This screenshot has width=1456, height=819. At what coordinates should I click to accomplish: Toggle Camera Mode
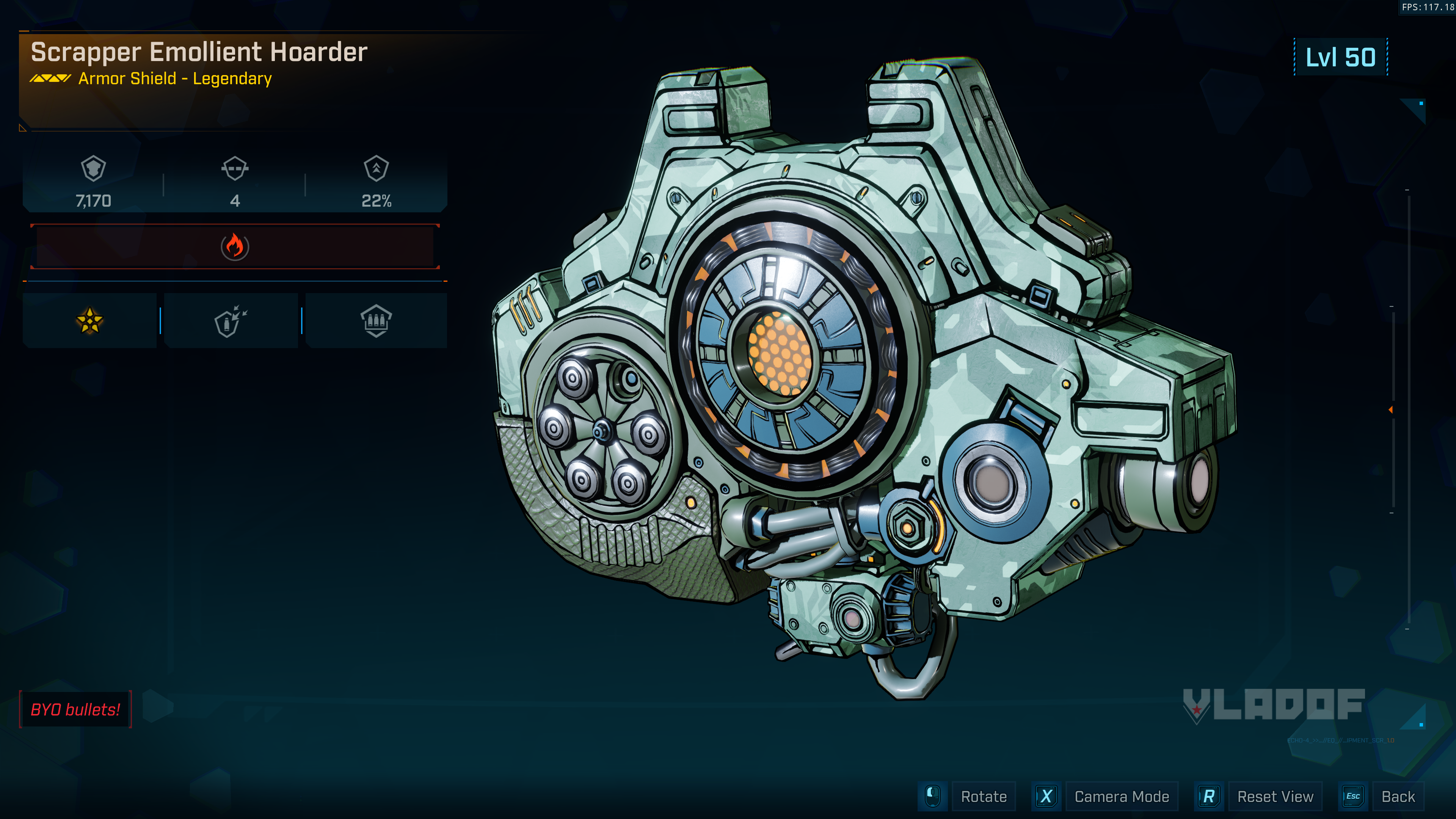pos(1121,796)
